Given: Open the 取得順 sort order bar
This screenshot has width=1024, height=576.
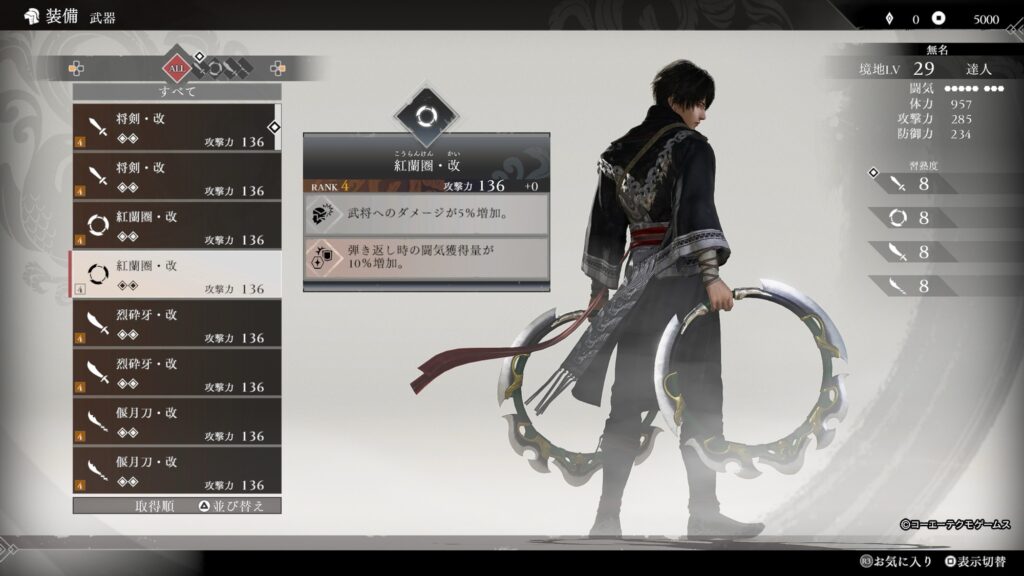Looking at the screenshot, I should (176, 506).
